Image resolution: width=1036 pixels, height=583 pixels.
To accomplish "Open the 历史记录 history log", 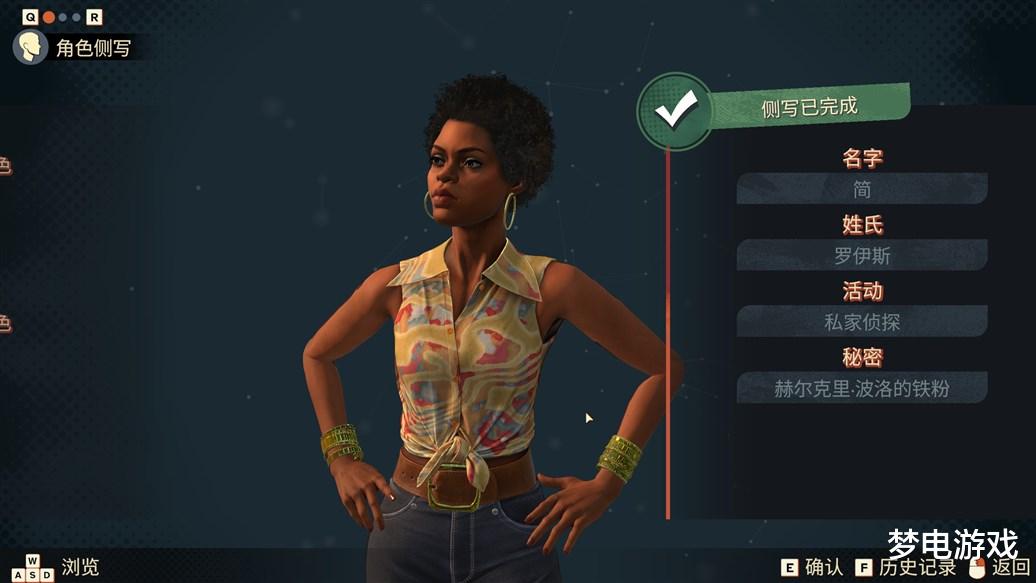I will (x=906, y=567).
